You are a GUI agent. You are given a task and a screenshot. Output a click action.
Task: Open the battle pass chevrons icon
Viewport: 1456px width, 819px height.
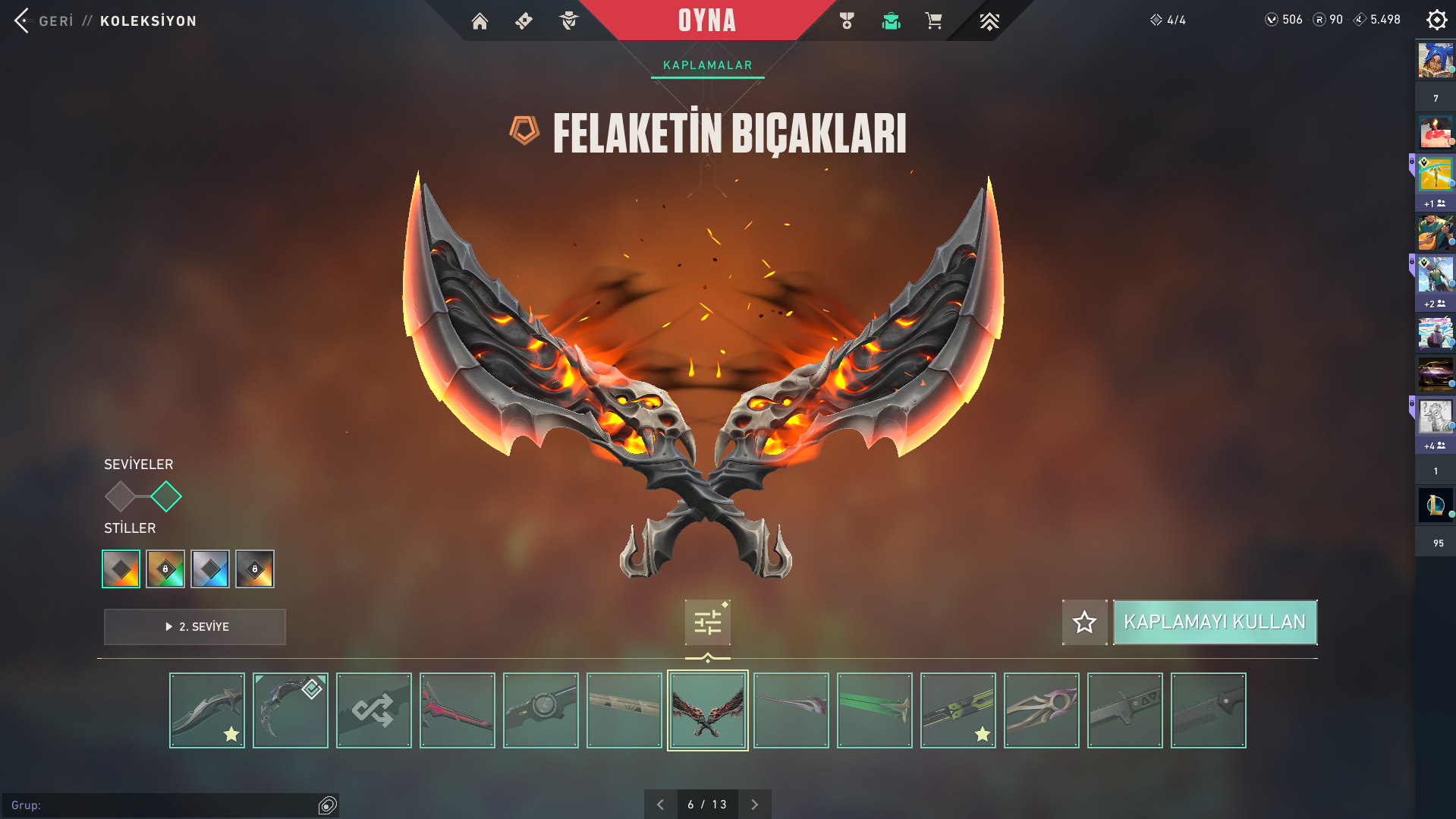coord(989,20)
